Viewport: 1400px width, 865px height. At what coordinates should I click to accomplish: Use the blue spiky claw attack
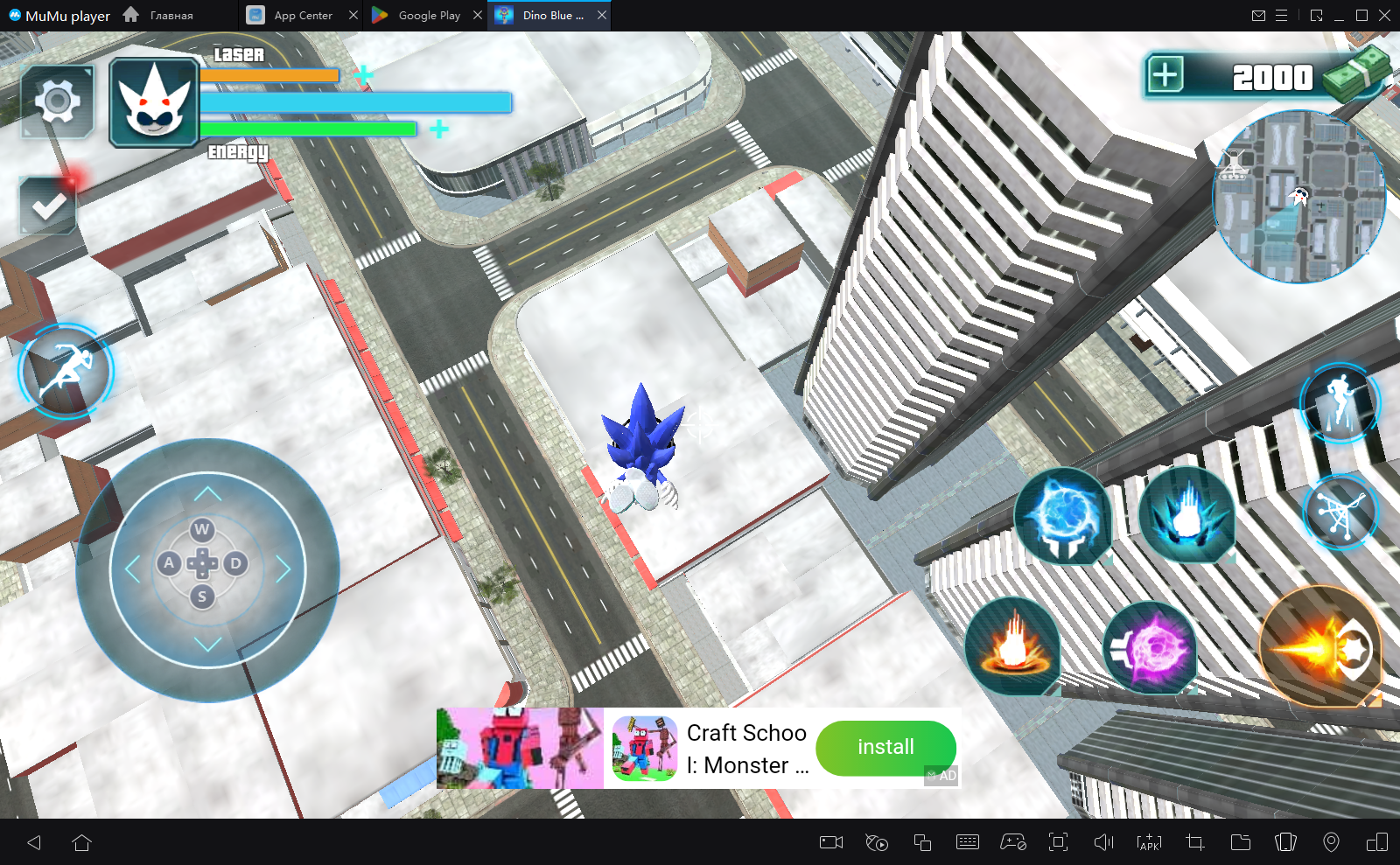point(1186,516)
